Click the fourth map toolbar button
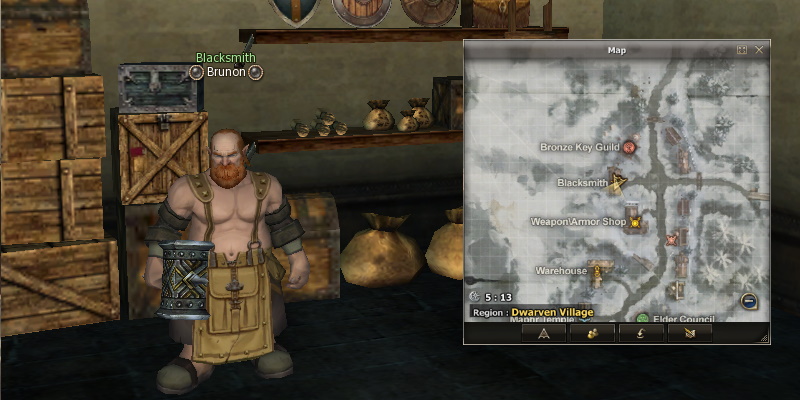Screen dimensions: 800x400 (x=690, y=333)
